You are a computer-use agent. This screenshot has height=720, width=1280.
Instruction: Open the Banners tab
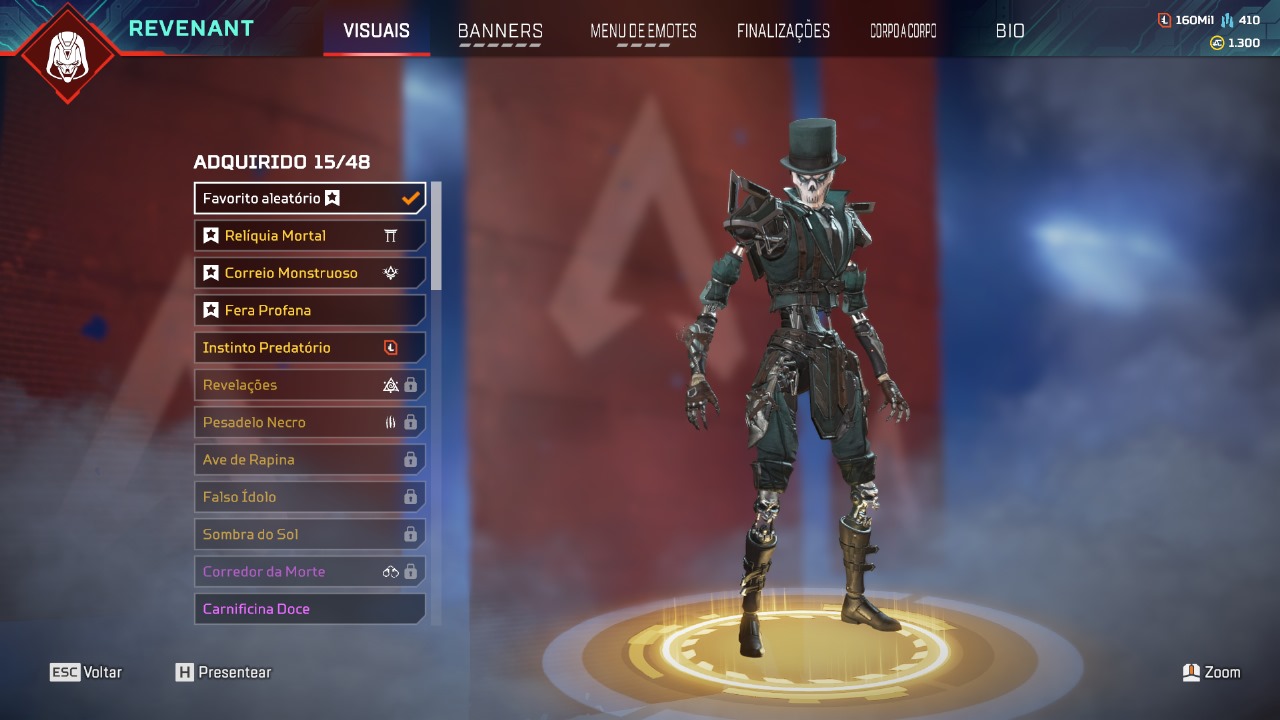coord(500,31)
